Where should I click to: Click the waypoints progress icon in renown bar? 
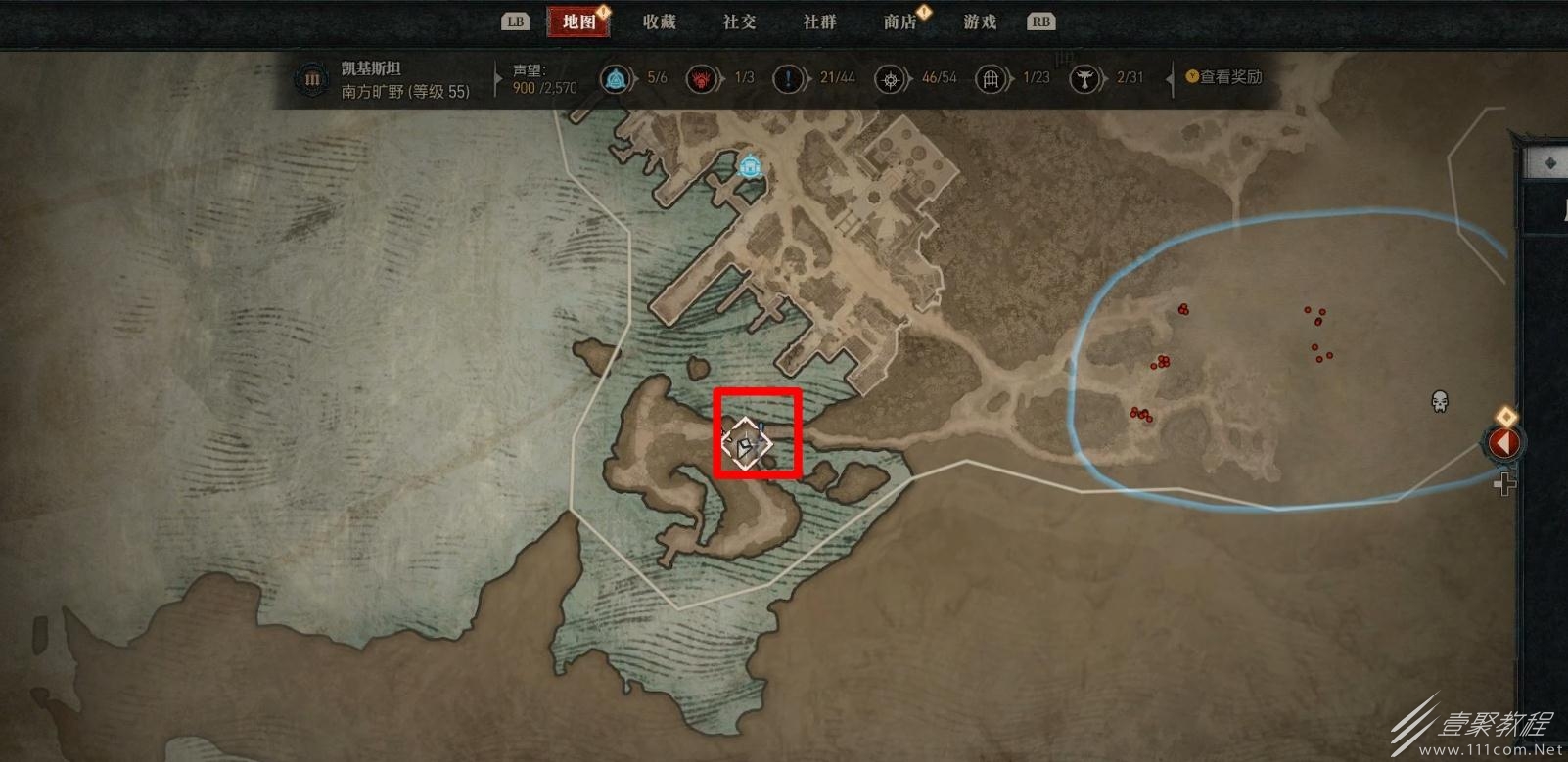615,78
